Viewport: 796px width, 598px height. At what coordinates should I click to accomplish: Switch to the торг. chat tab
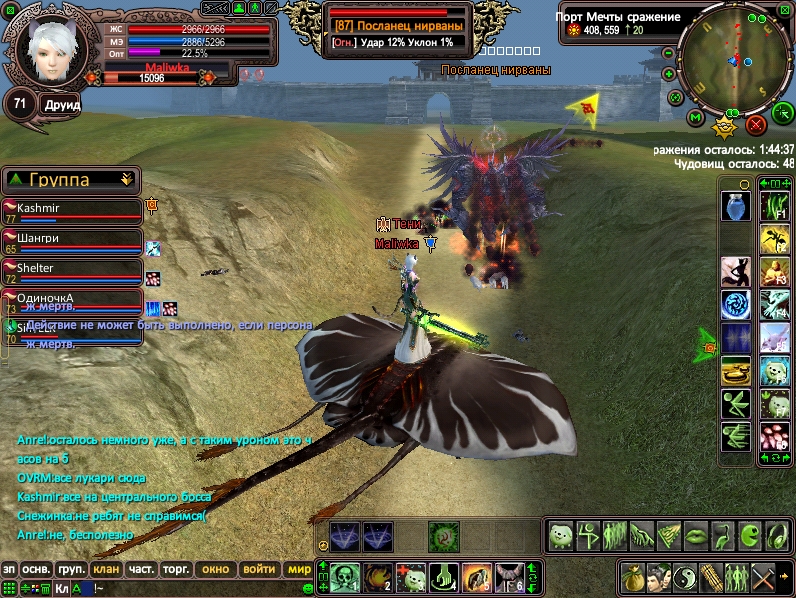[177, 569]
